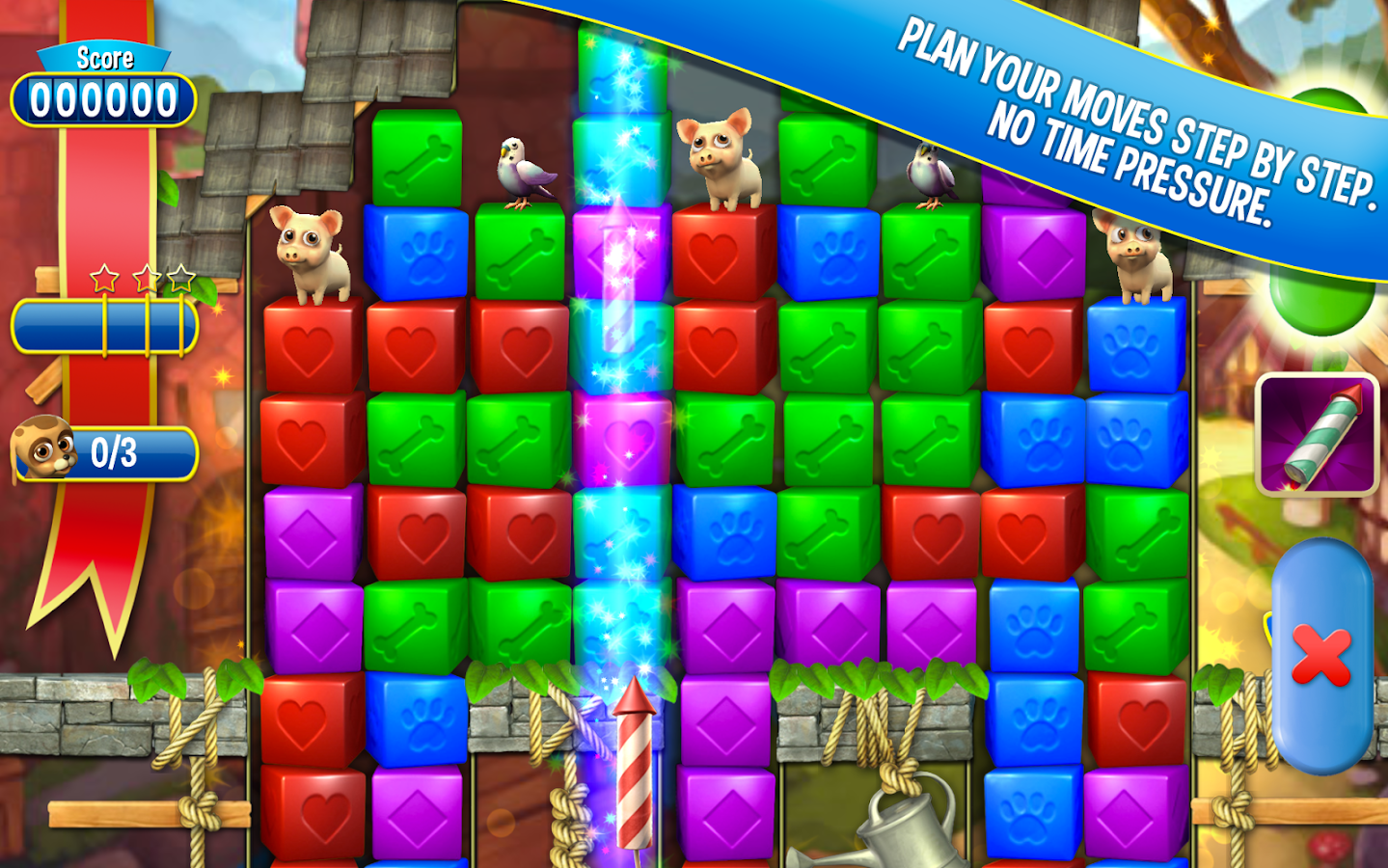Image resolution: width=1388 pixels, height=868 pixels.
Task: Click the puppy face on the 0/3 counter
Action: 42,449
